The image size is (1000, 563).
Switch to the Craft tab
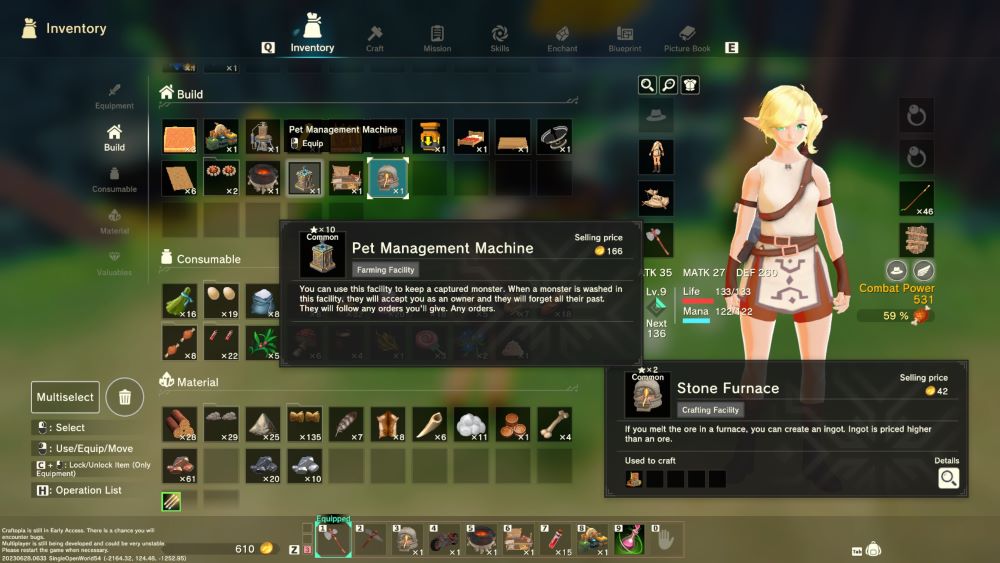(x=375, y=38)
